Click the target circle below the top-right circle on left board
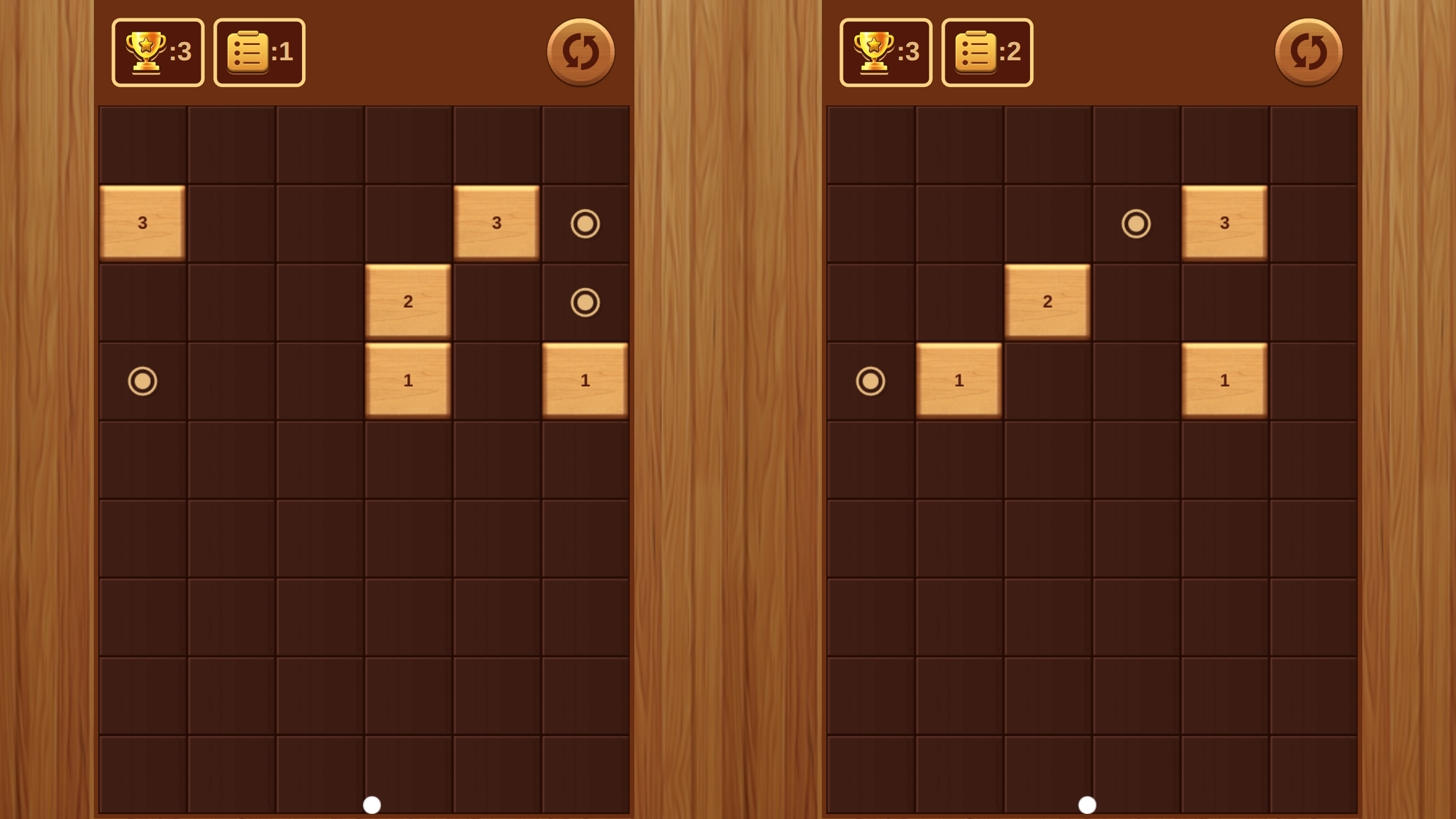Screen dimensions: 1456x819 586,301
